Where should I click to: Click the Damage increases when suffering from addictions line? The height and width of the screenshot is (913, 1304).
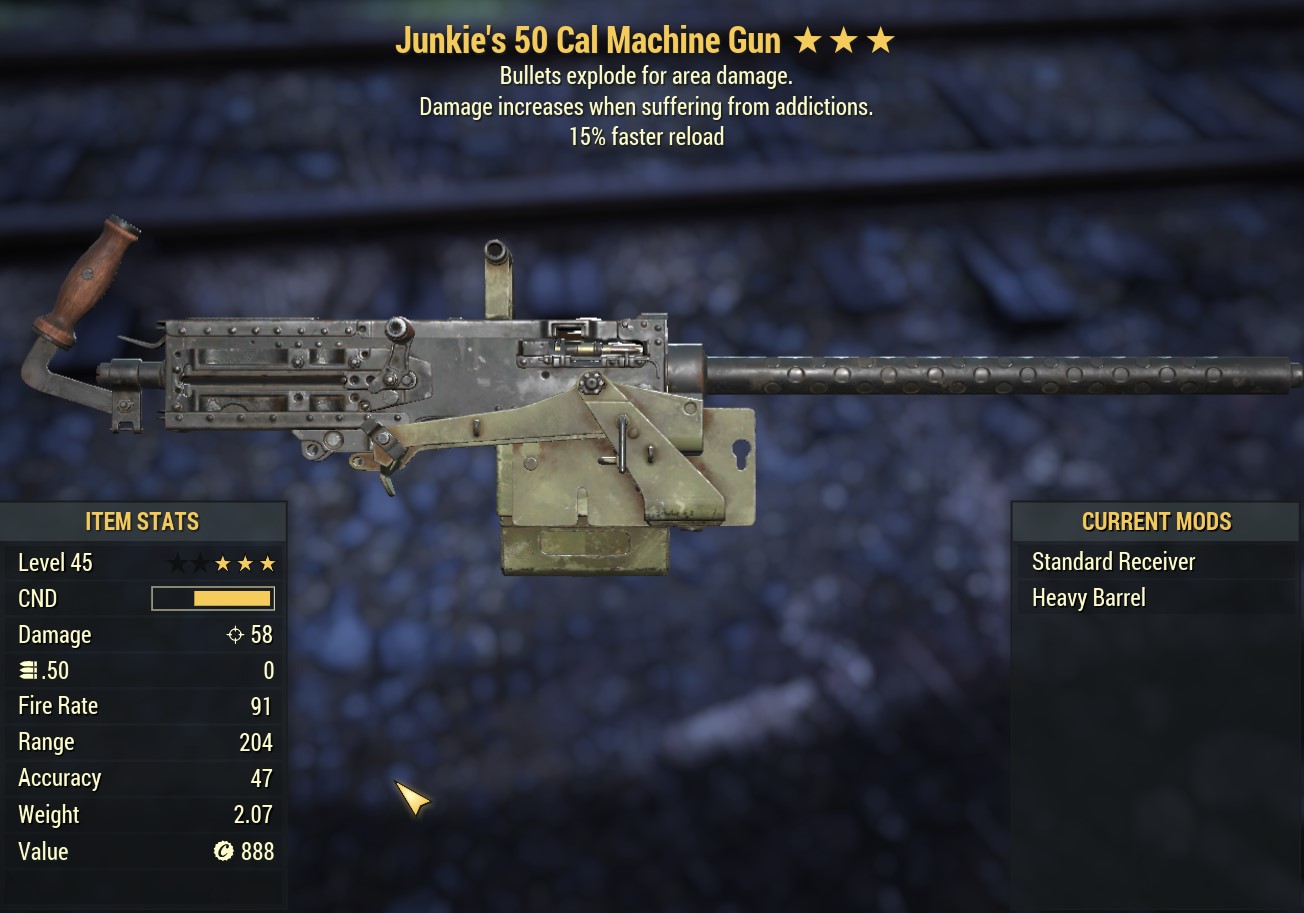[x=647, y=106]
